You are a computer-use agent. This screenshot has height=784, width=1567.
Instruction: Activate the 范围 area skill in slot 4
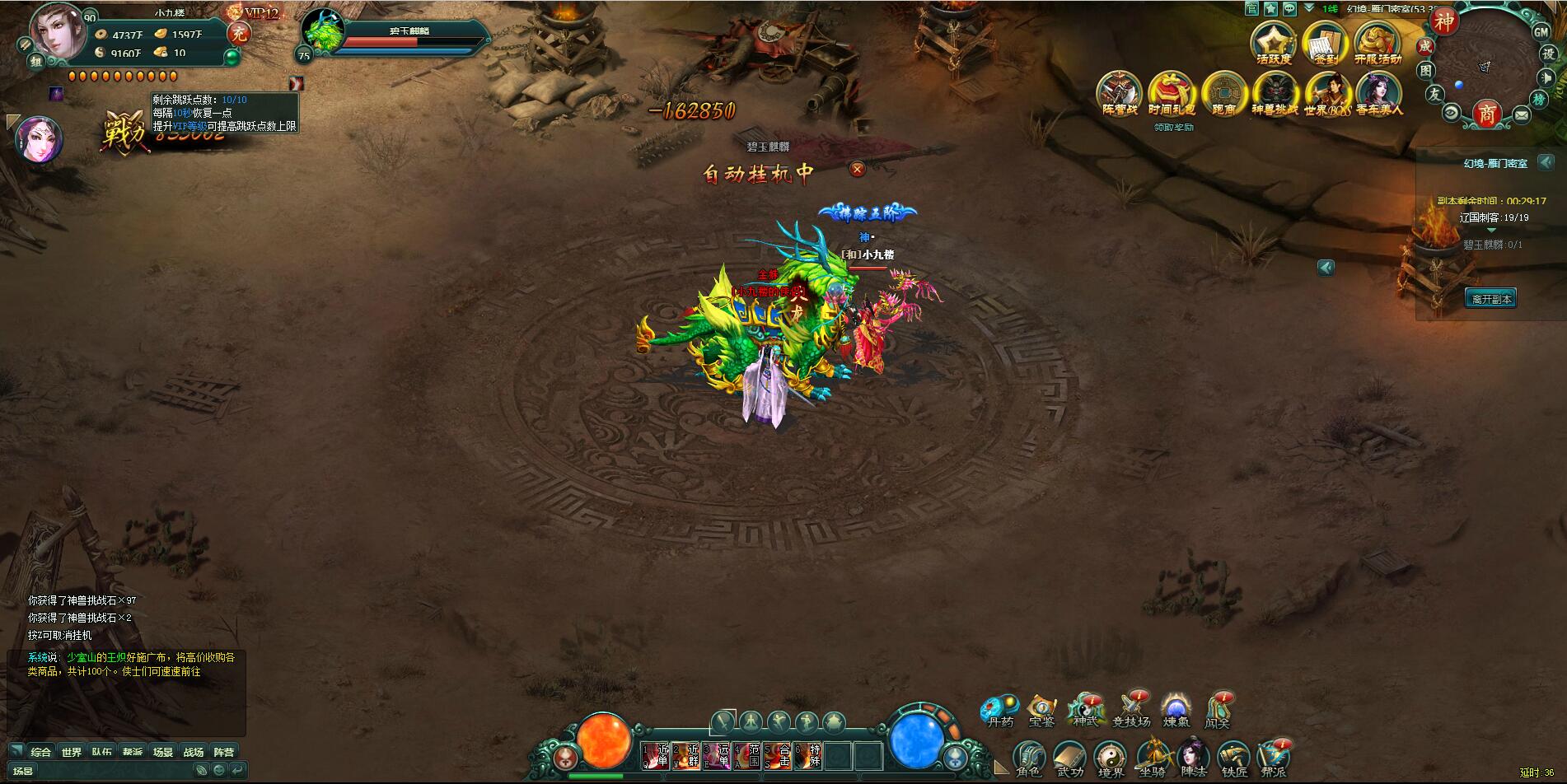(x=747, y=755)
